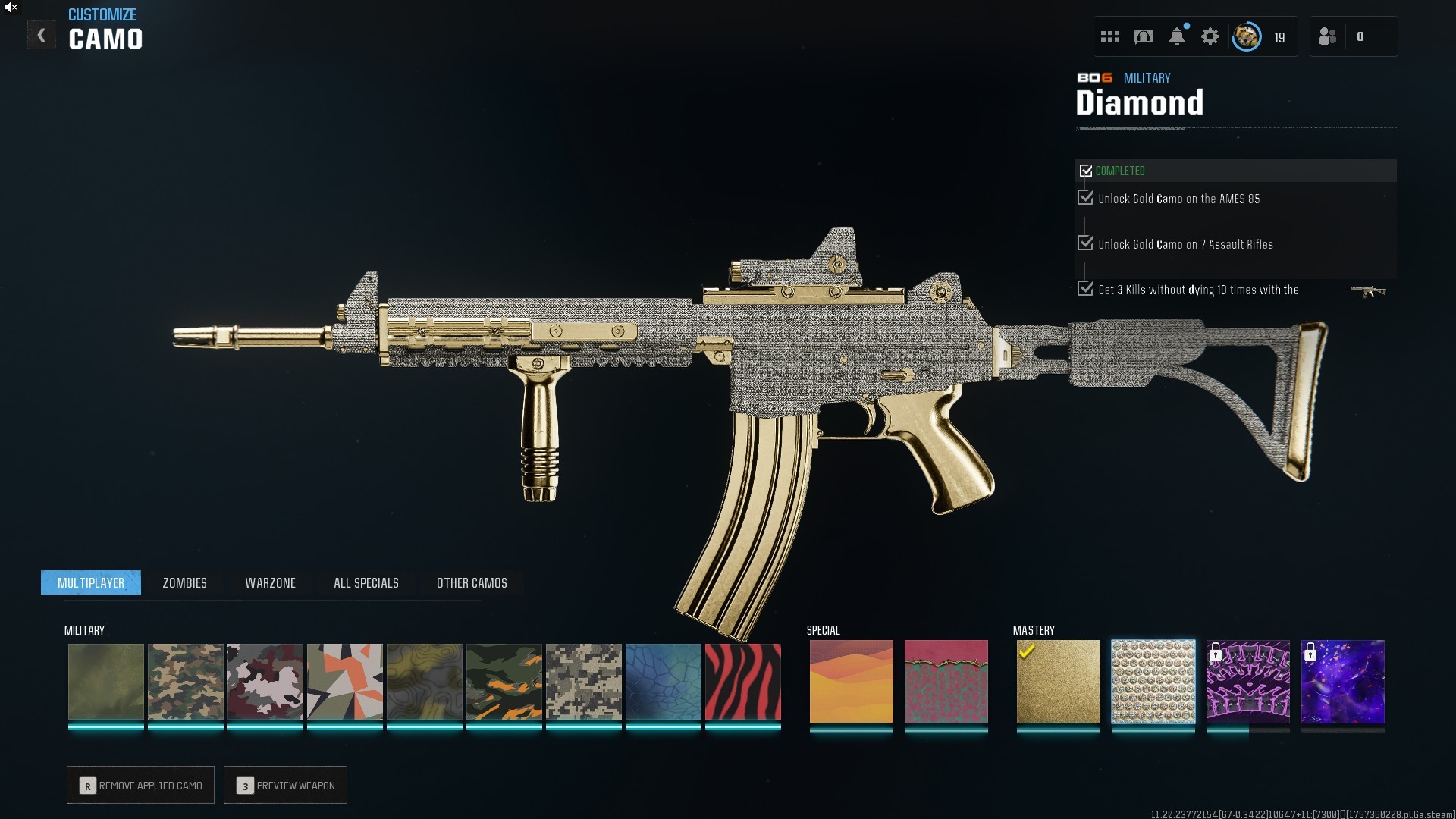Choose the red tiger stripe camo
The width and height of the screenshot is (1456, 819).
[x=742, y=682]
